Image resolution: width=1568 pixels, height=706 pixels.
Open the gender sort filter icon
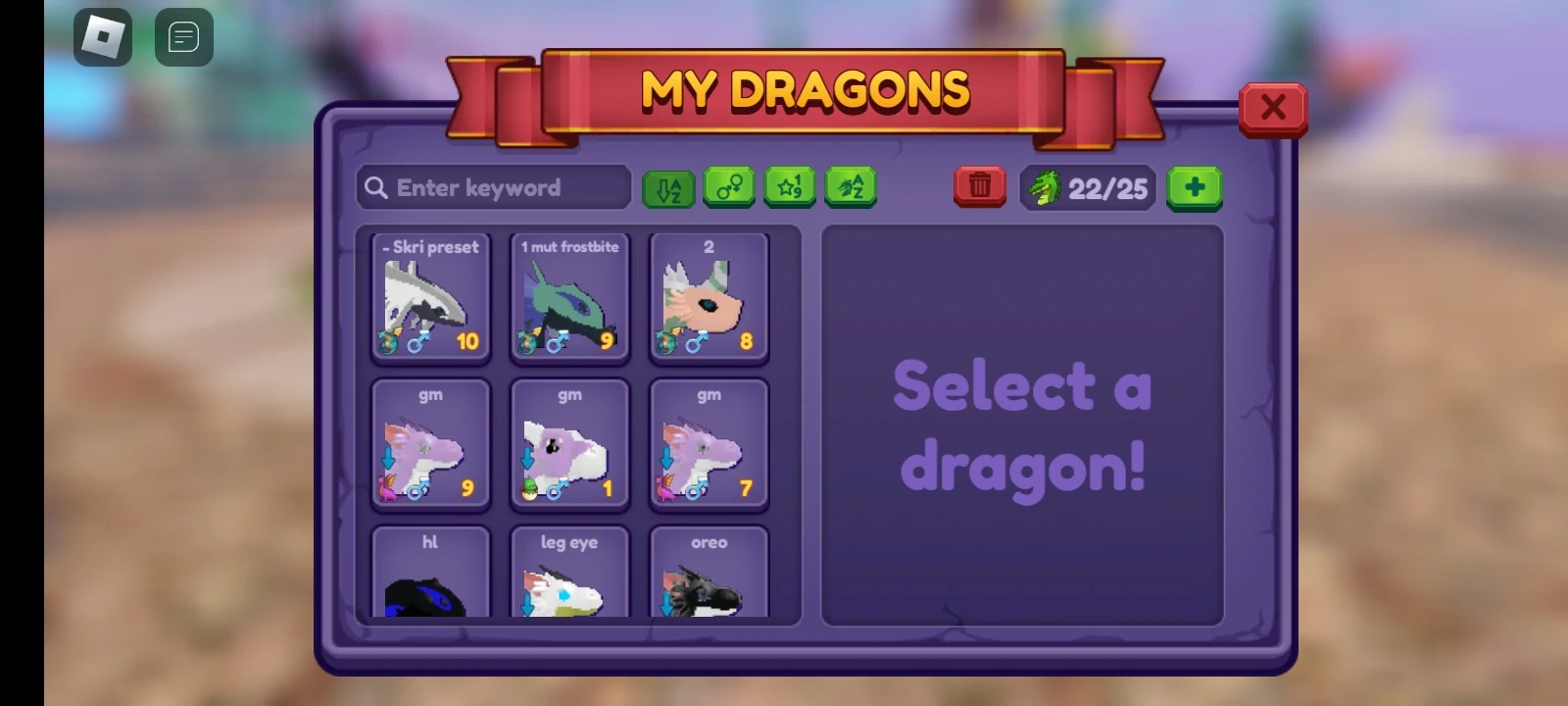point(729,187)
